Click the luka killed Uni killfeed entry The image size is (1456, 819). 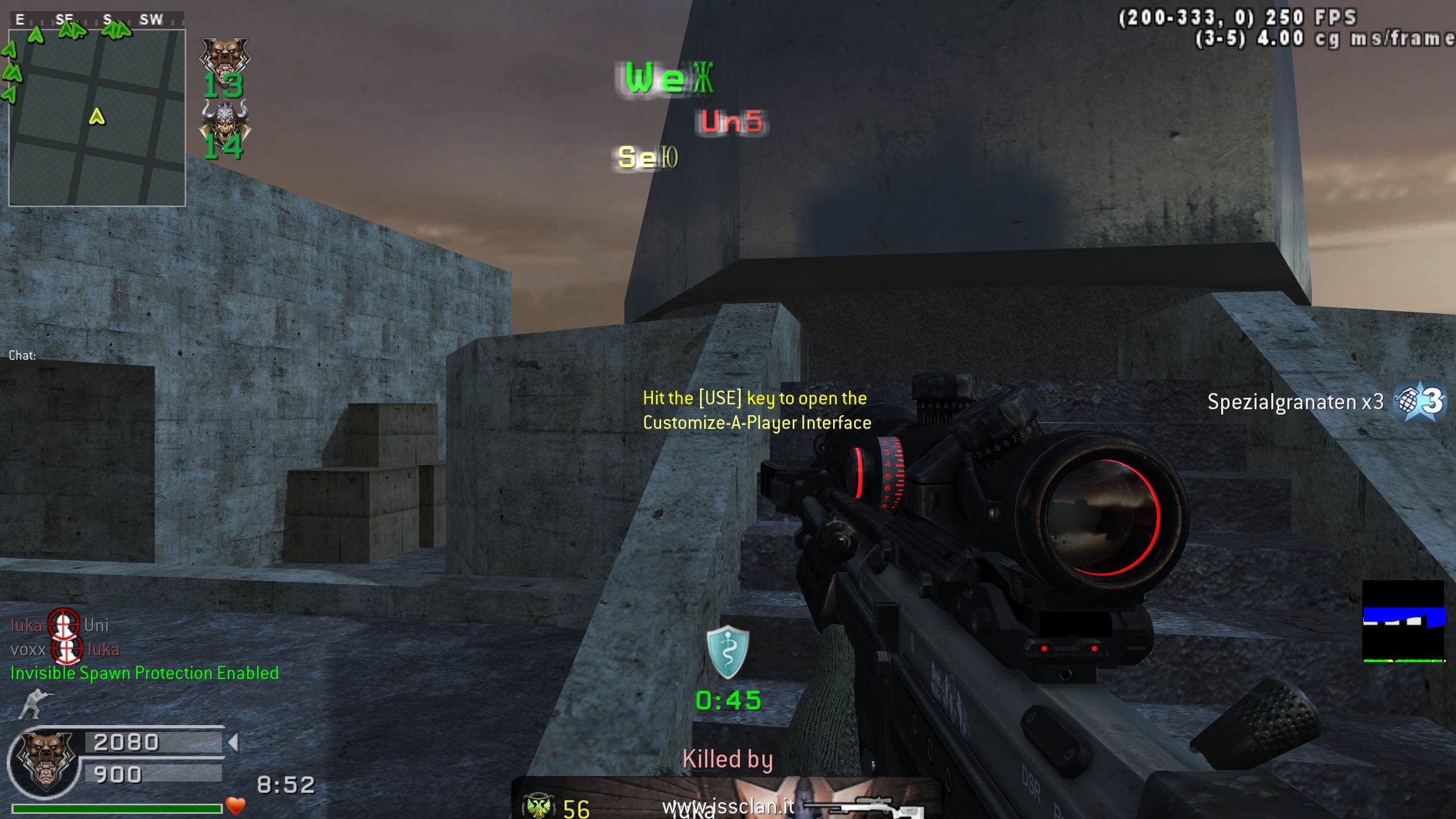(x=60, y=626)
